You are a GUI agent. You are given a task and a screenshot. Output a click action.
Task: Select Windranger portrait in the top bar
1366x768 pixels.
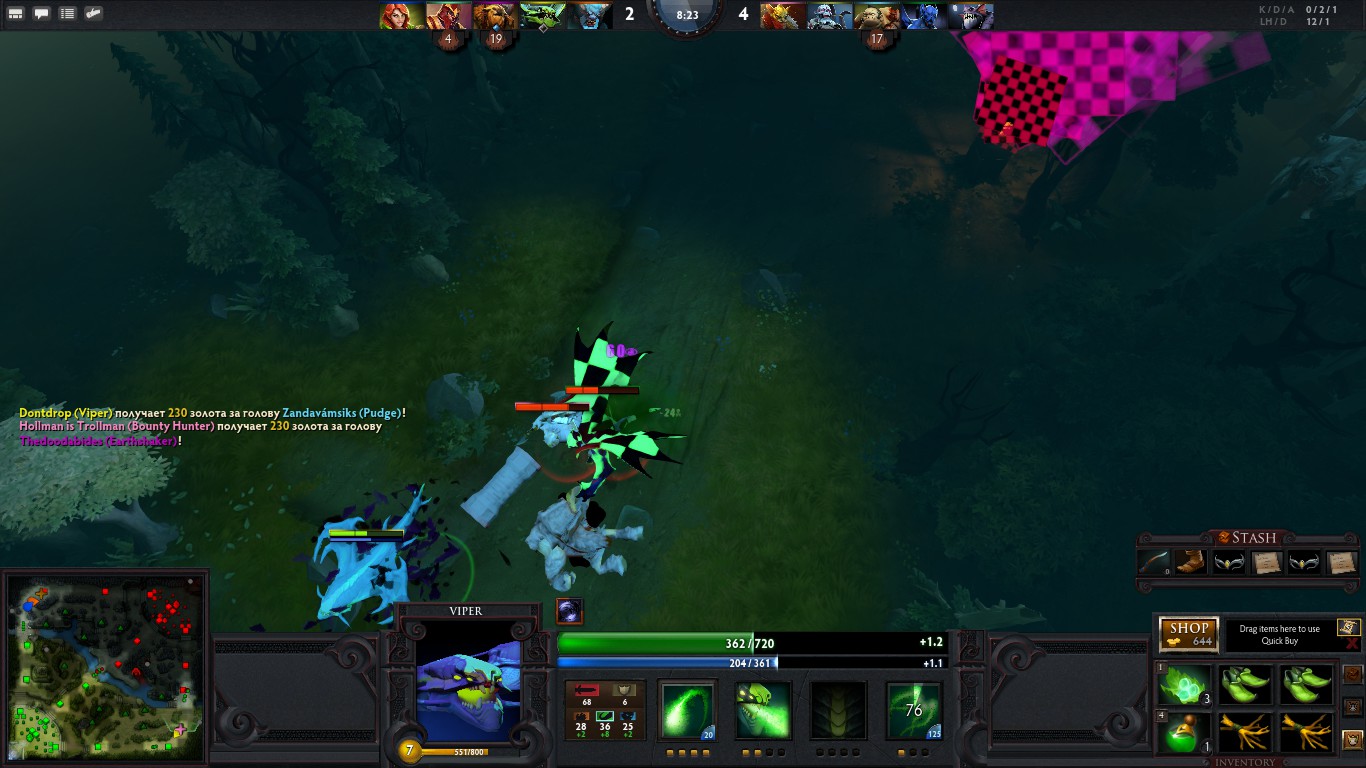coord(401,15)
